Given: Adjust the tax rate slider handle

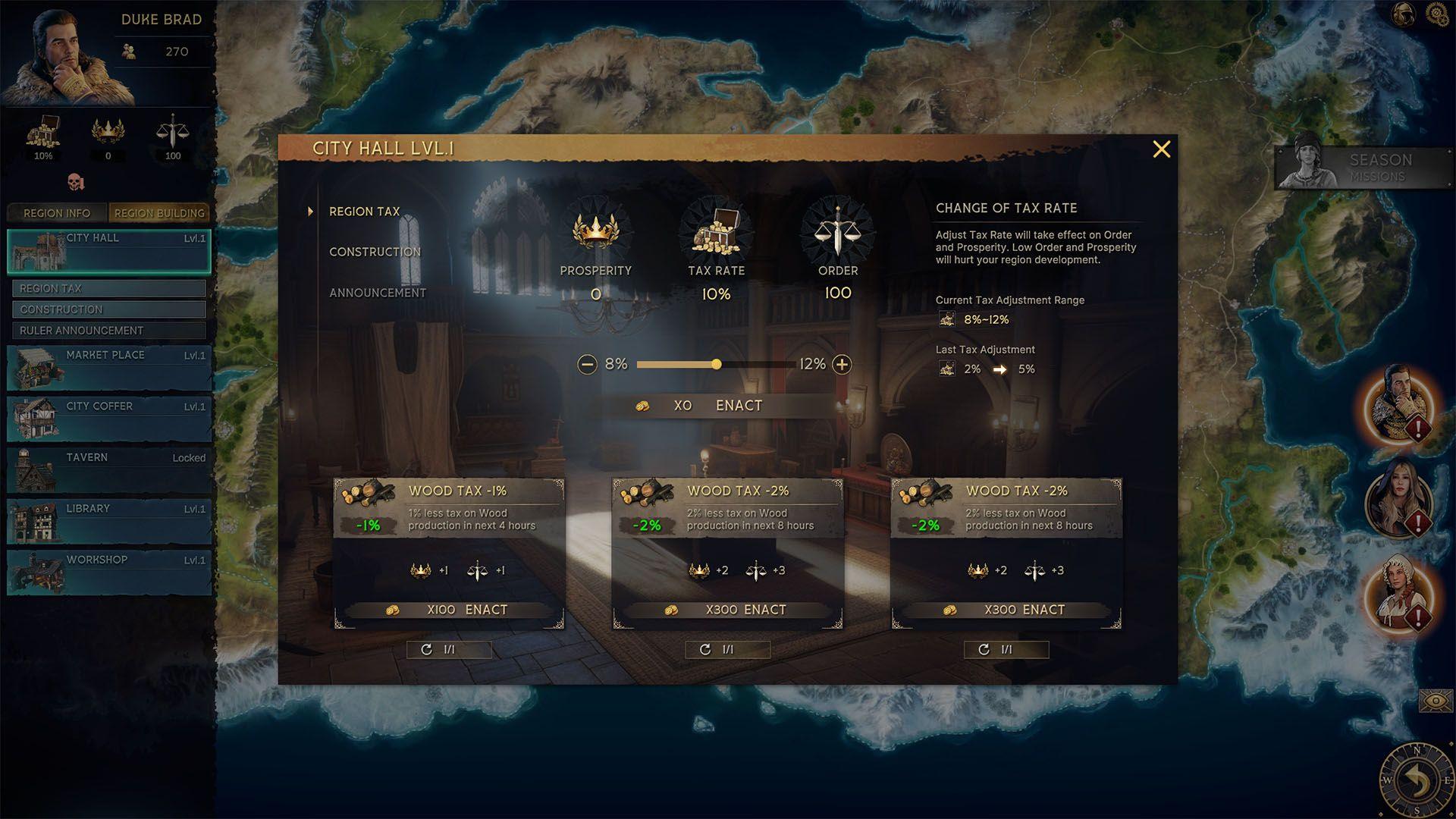Looking at the screenshot, I should point(717,365).
